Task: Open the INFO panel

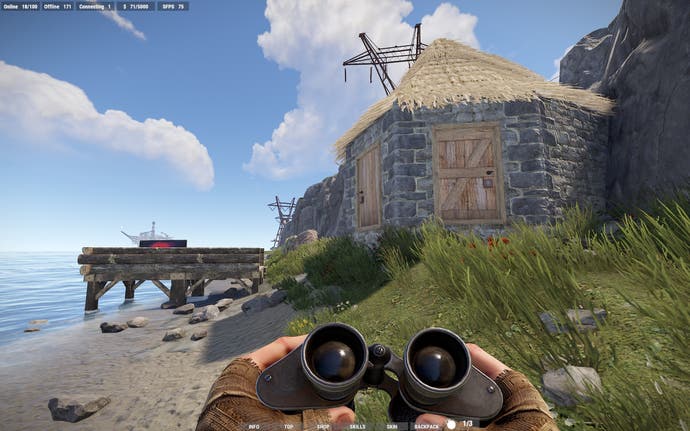Action: coord(254,425)
